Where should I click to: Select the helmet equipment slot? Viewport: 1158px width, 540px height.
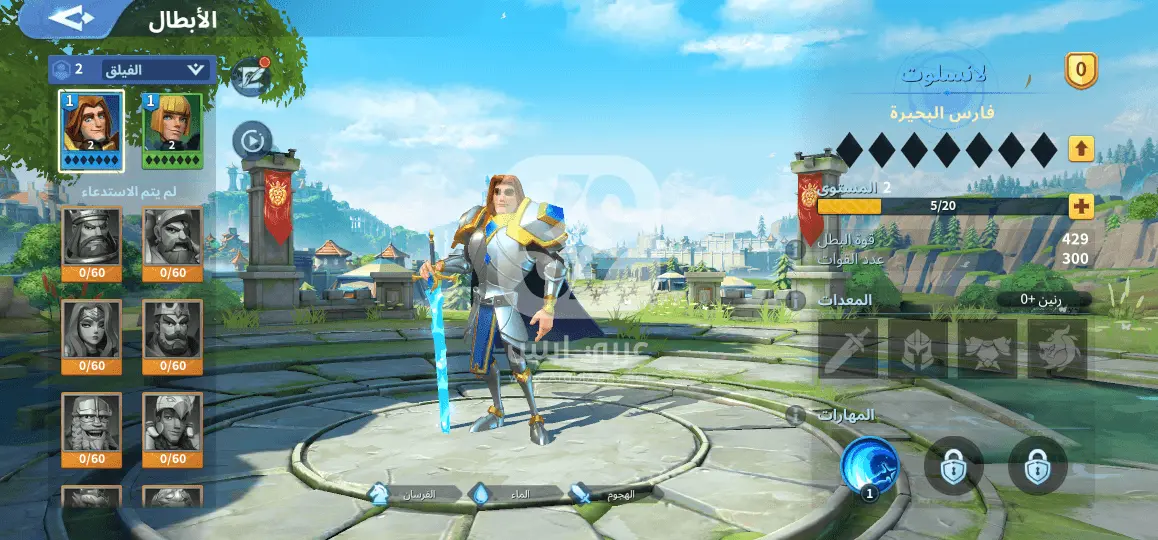pyautogui.click(x=918, y=348)
